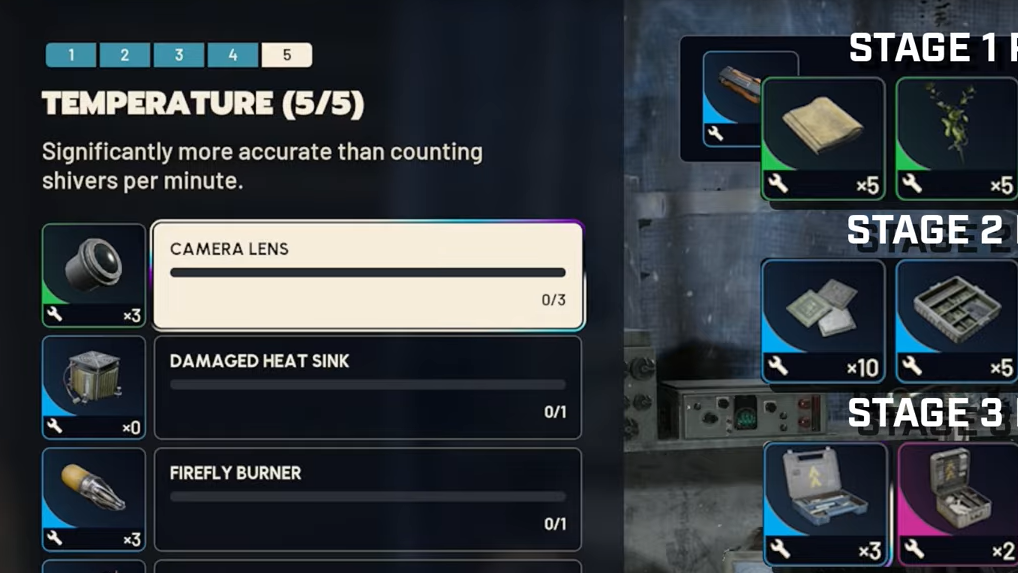Select the Firefly Burner item icon
Image resolution: width=1018 pixels, height=573 pixels.
point(94,499)
